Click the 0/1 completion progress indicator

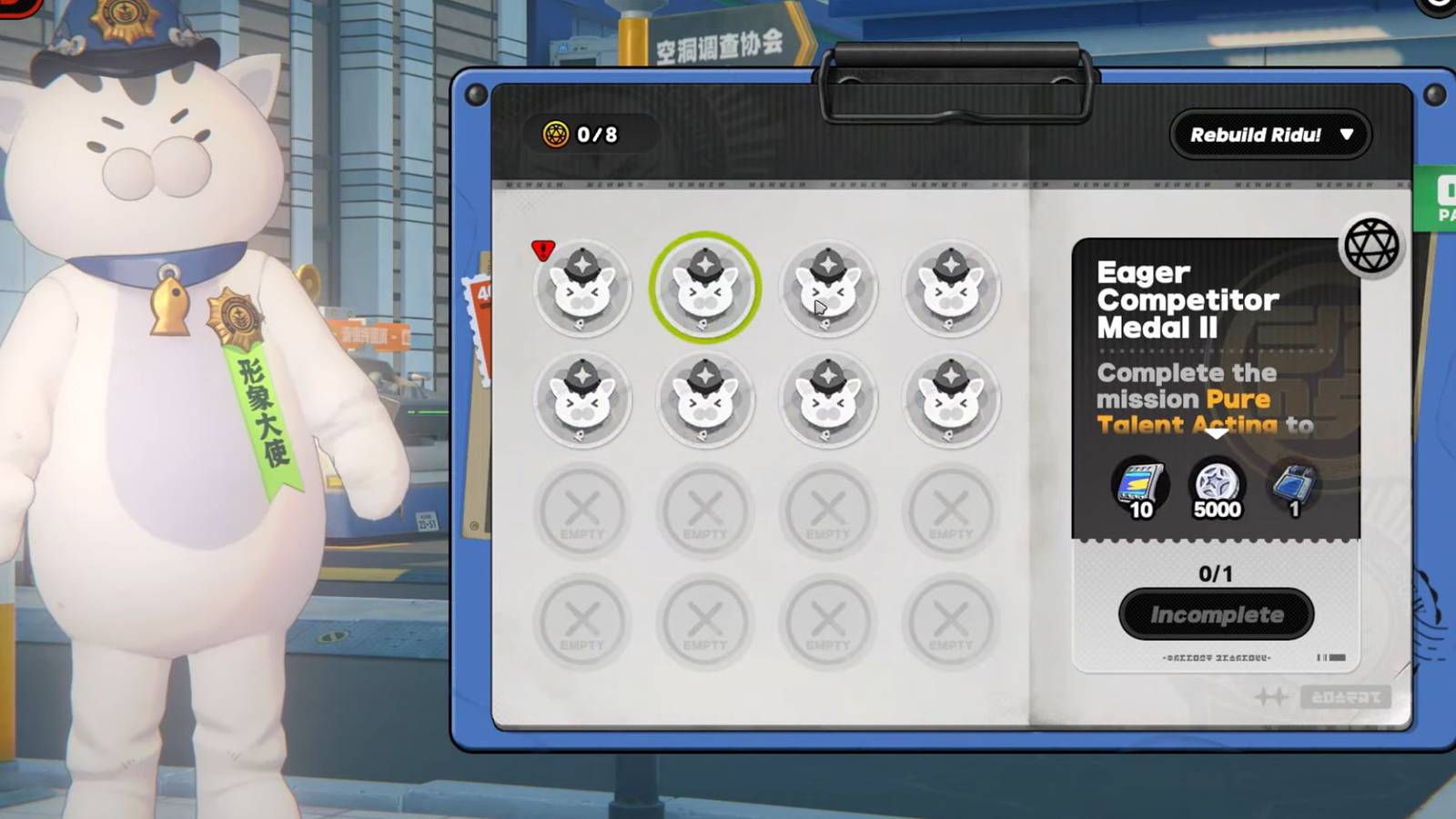(x=1215, y=572)
